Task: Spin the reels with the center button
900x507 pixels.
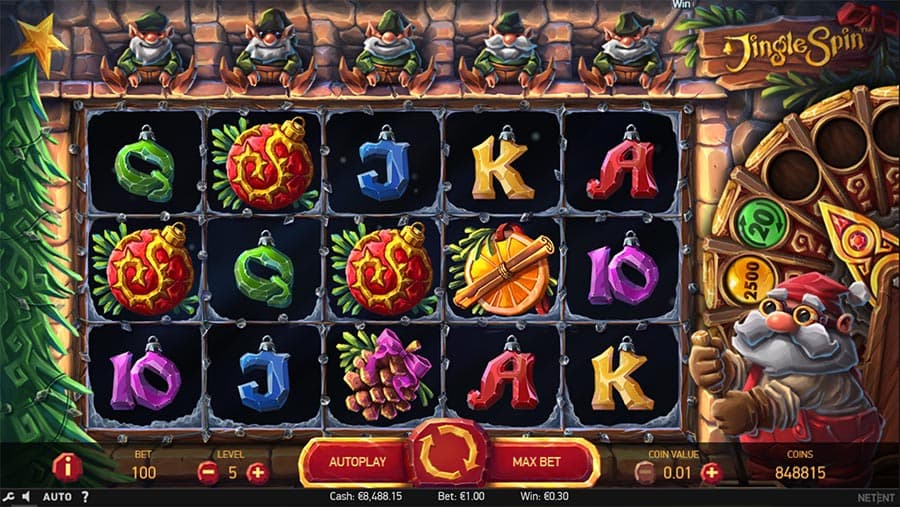Action: pos(449,463)
